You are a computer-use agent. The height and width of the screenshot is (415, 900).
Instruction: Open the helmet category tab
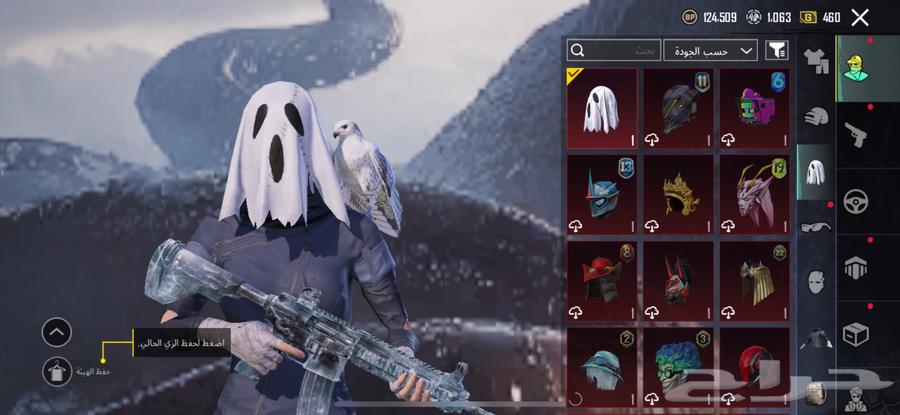pyautogui.click(x=816, y=116)
